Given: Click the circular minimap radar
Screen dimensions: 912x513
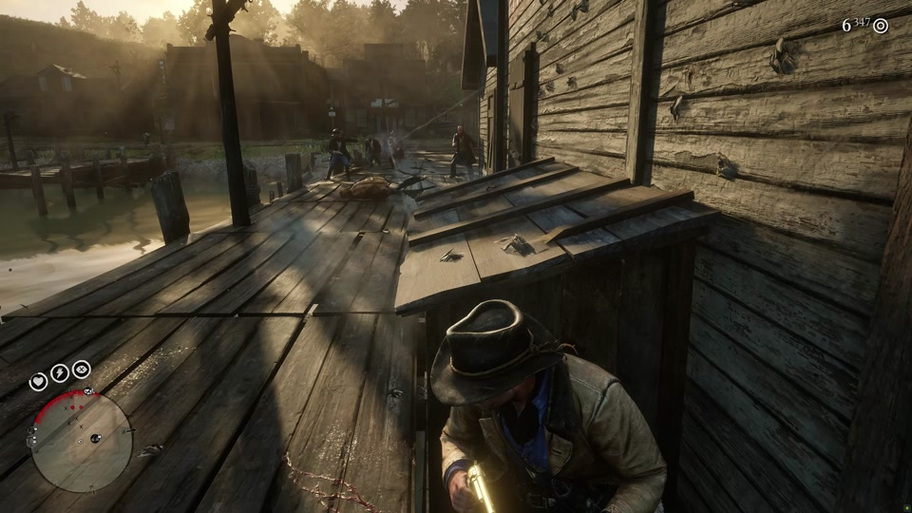Looking at the screenshot, I should 81,441.
